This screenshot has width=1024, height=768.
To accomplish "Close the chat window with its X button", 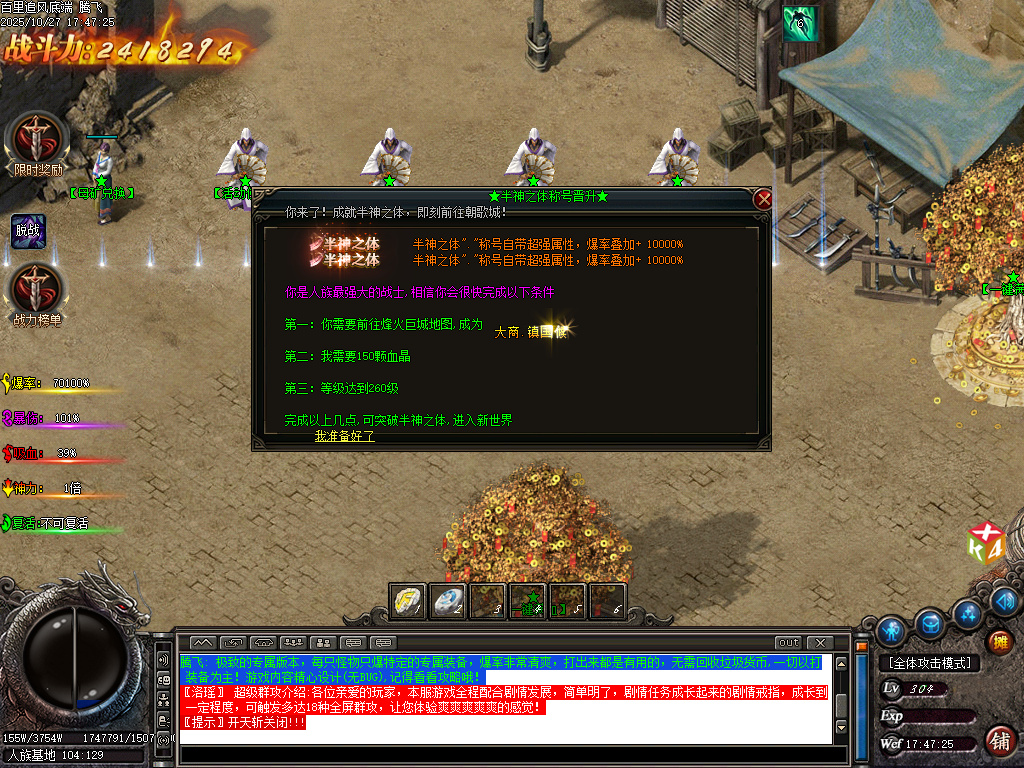I will coord(820,642).
